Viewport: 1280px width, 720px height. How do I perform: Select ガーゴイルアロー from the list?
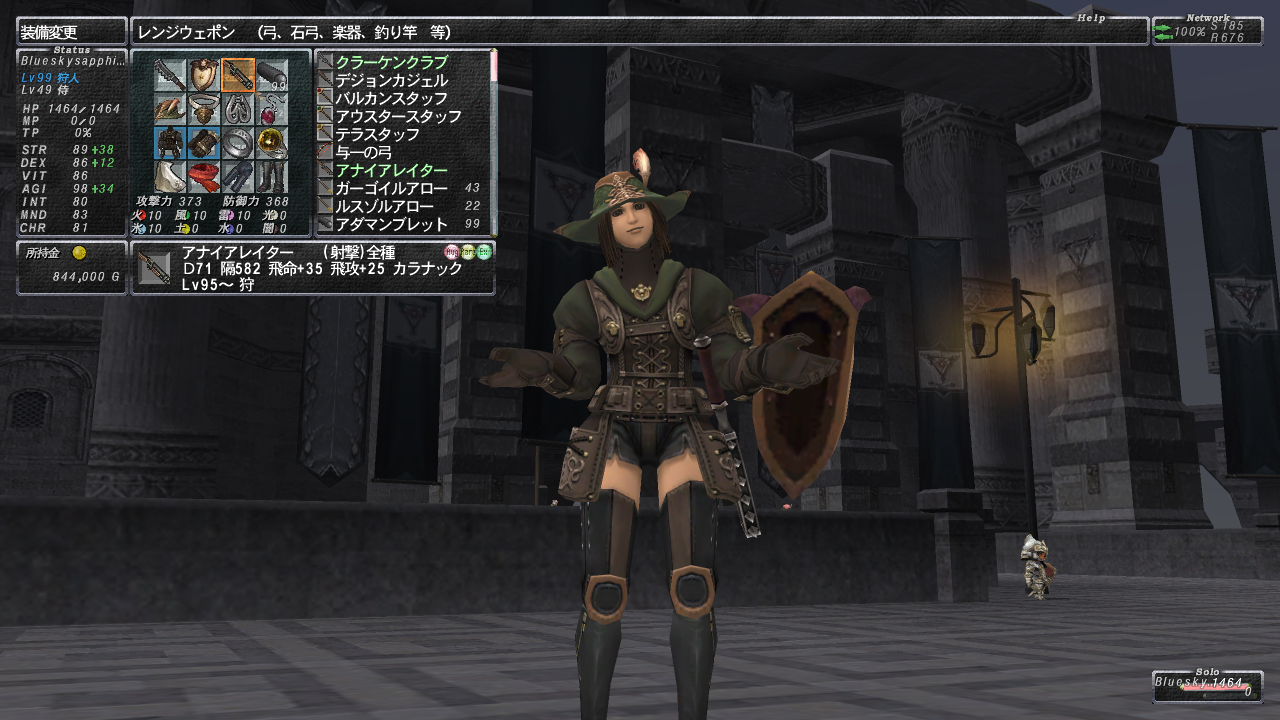[x=393, y=188]
